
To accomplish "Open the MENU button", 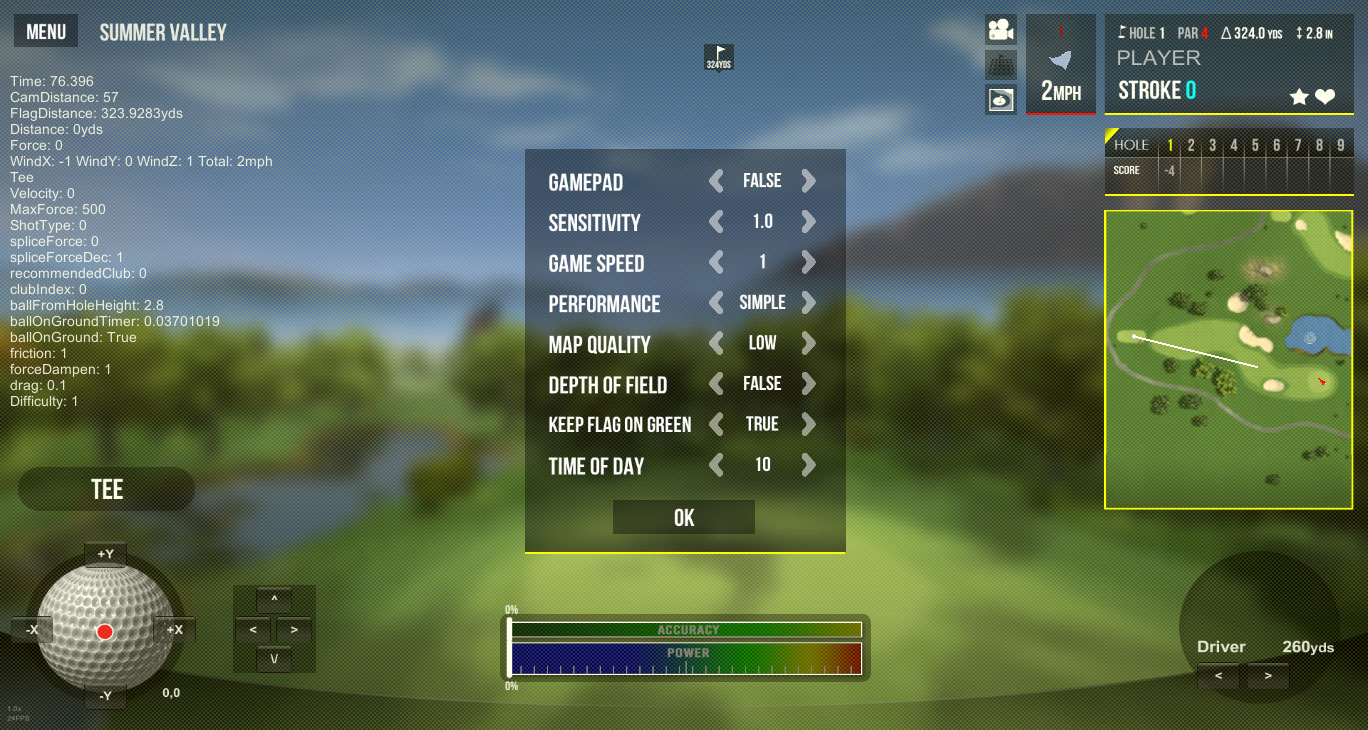I will tap(46, 32).
